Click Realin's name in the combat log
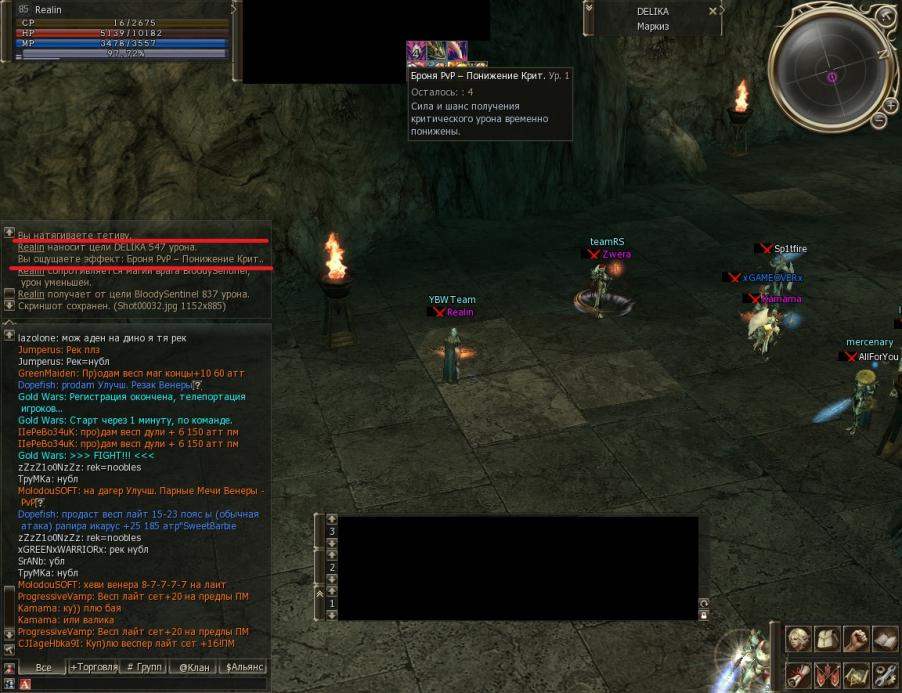The width and height of the screenshot is (902, 693). pos(31,247)
